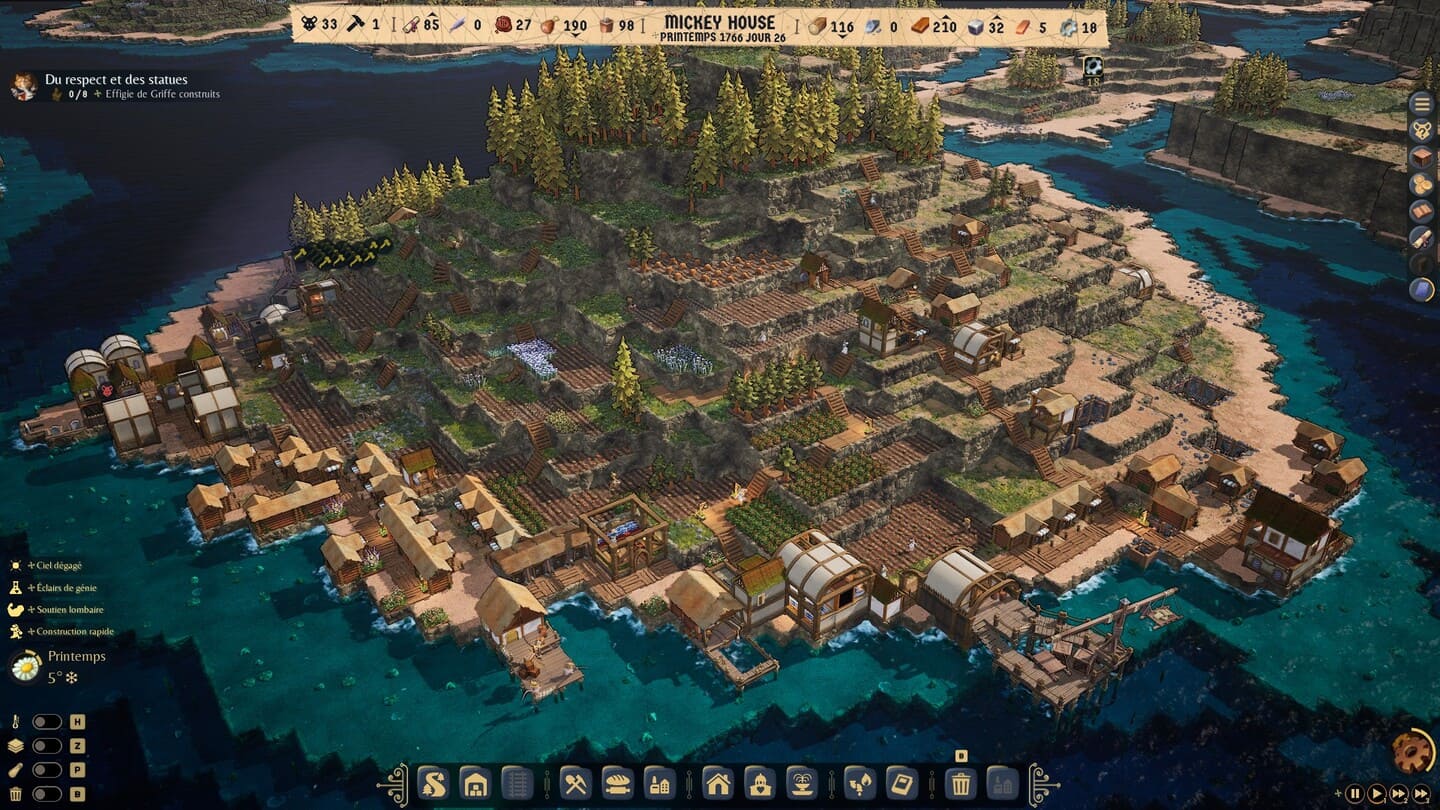
Task: Toggle the stacked layers overlay
Action: 47,746
